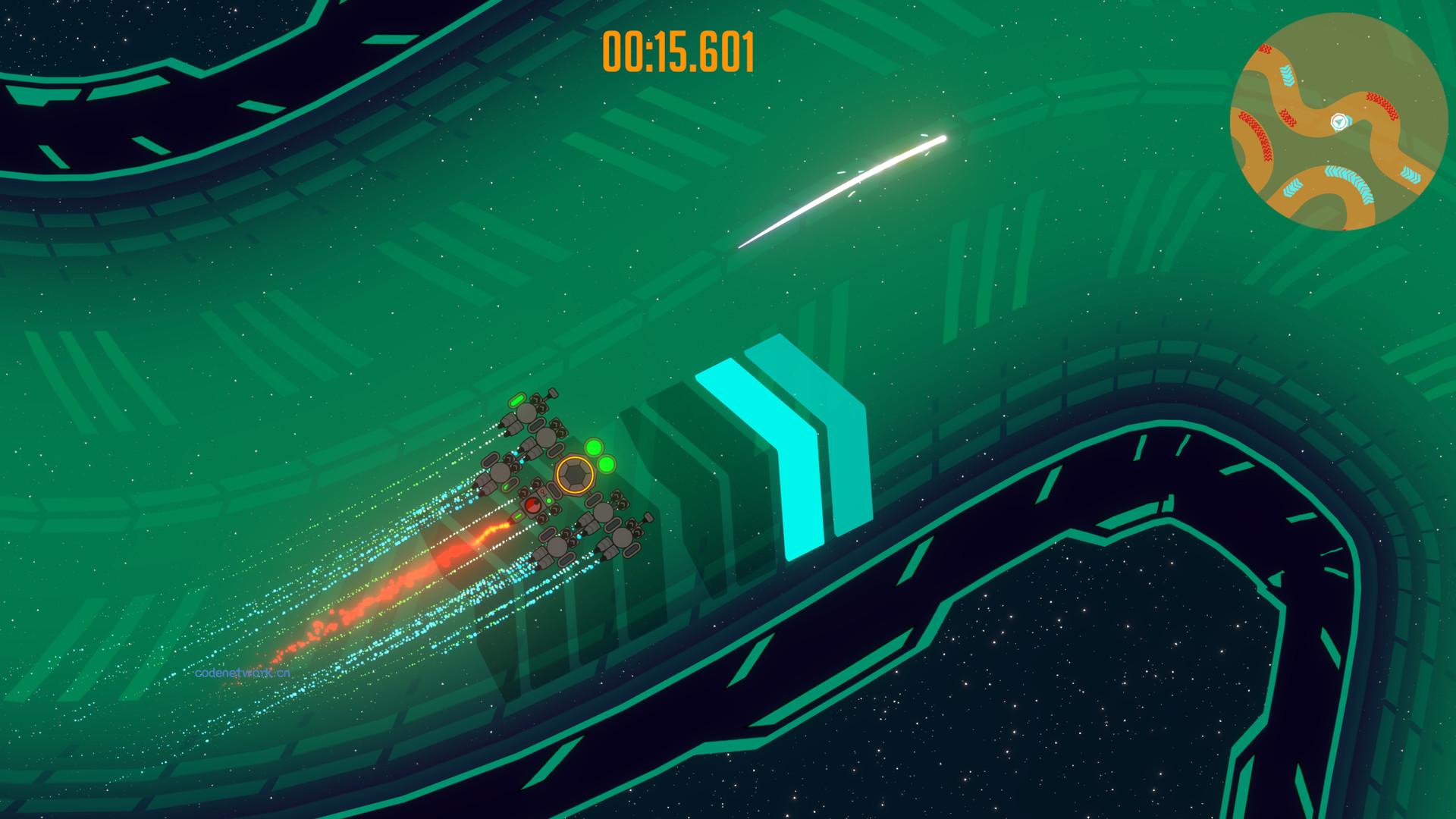Click the green capsule indicator on the upper-left drone part
The image size is (1456, 819).
(x=515, y=400)
